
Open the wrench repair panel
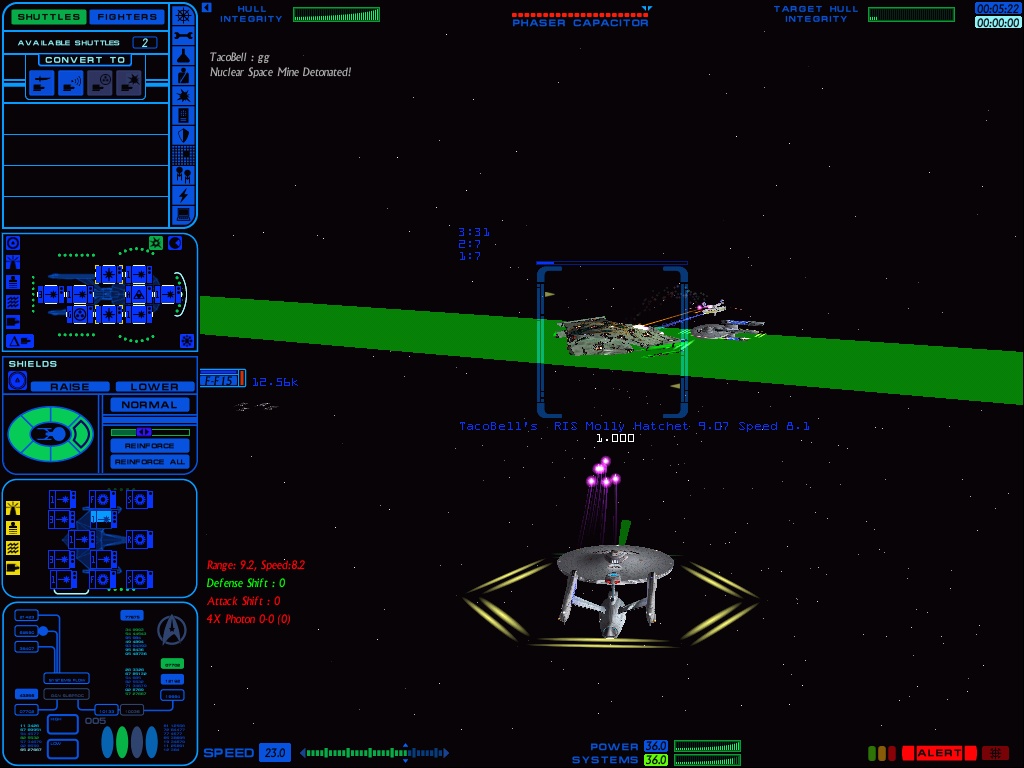click(183, 35)
